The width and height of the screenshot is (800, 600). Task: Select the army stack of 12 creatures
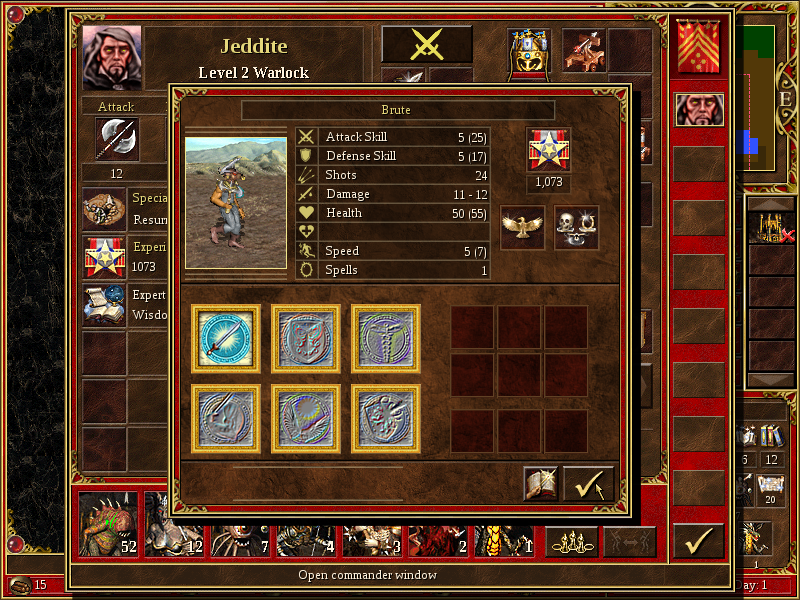coord(174,525)
